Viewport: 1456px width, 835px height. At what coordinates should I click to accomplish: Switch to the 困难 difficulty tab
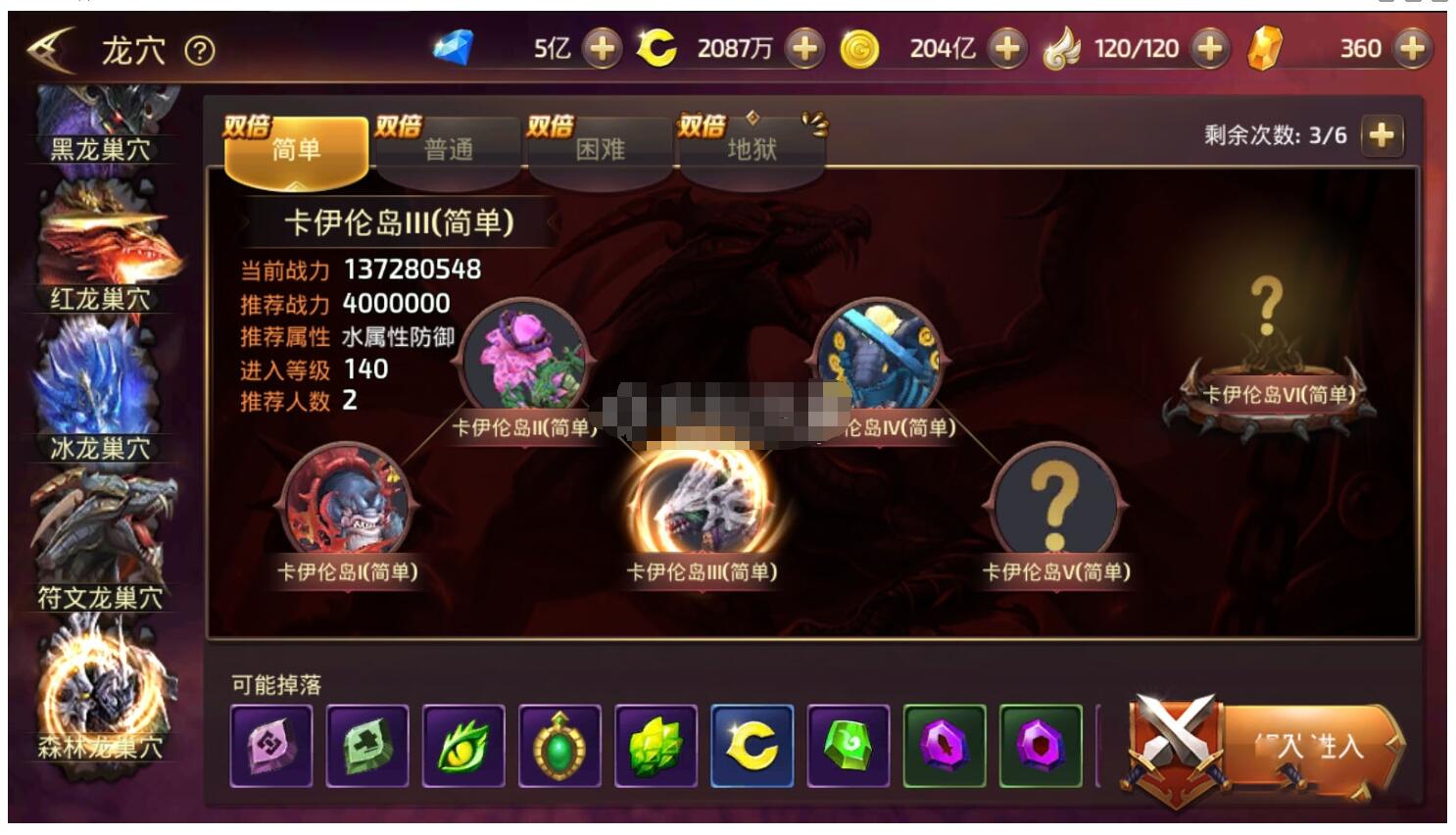click(x=599, y=147)
